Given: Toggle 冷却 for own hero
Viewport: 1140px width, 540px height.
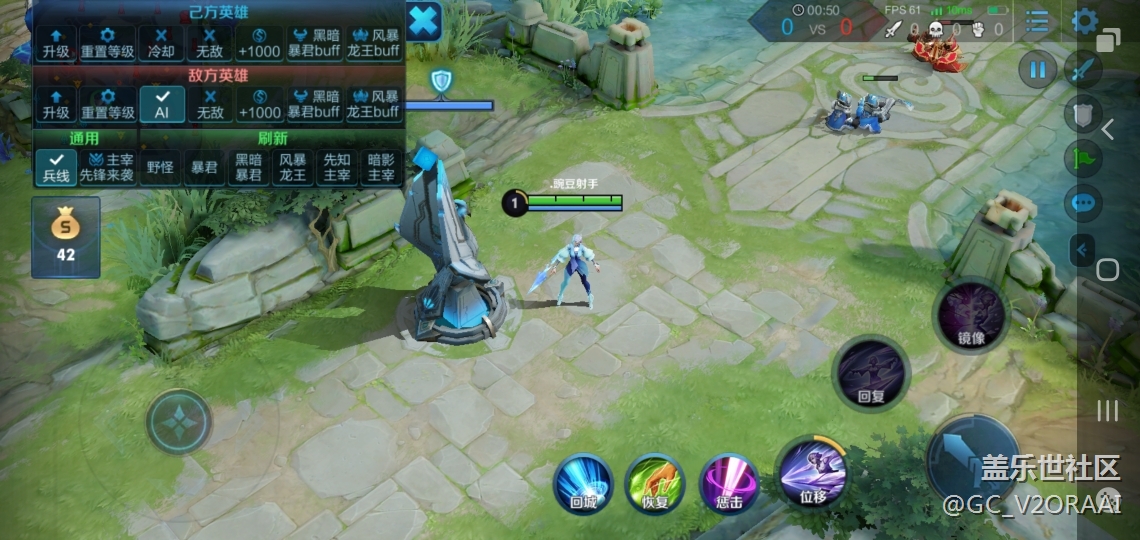Looking at the screenshot, I should pos(160,43).
